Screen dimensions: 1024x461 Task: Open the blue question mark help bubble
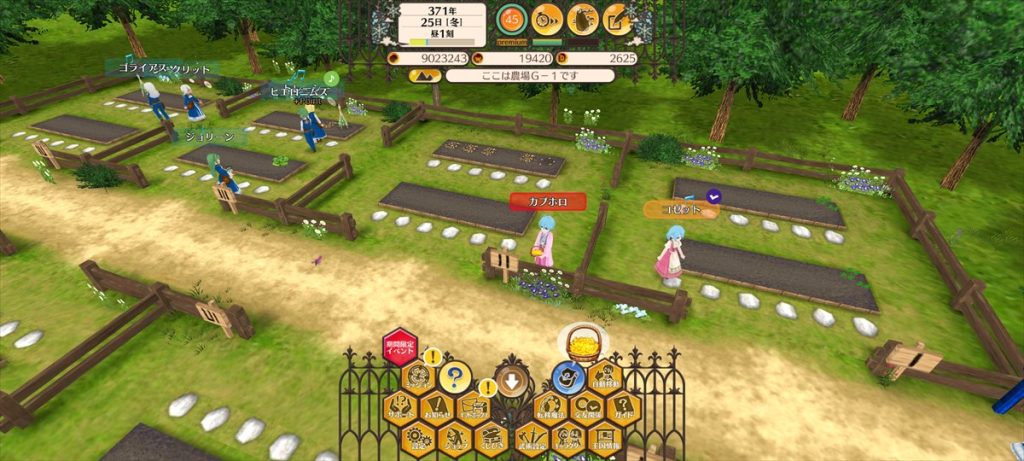pyautogui.click(x=455, y=378)
